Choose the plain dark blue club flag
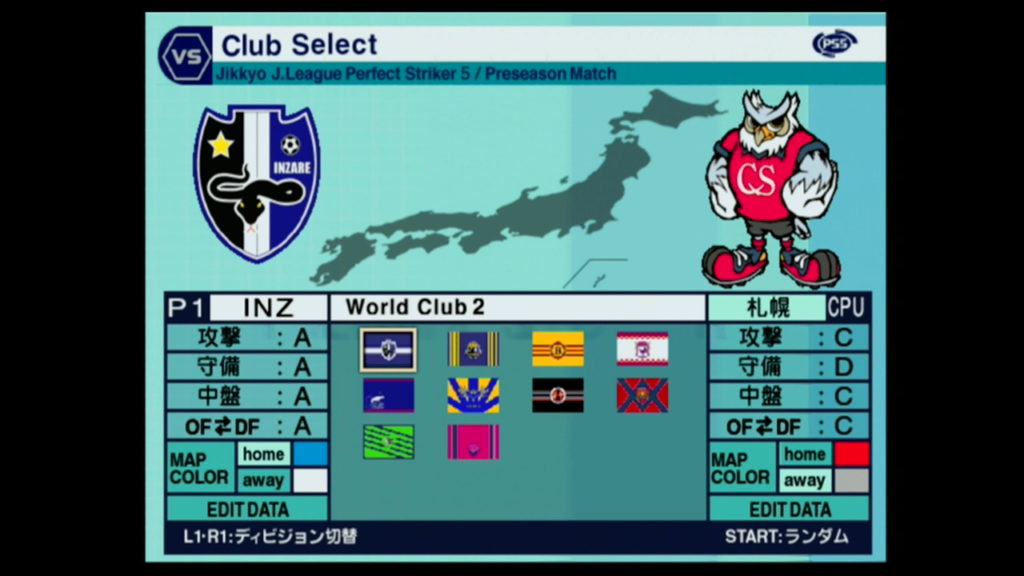1024x576 pixels. [388, 396]
